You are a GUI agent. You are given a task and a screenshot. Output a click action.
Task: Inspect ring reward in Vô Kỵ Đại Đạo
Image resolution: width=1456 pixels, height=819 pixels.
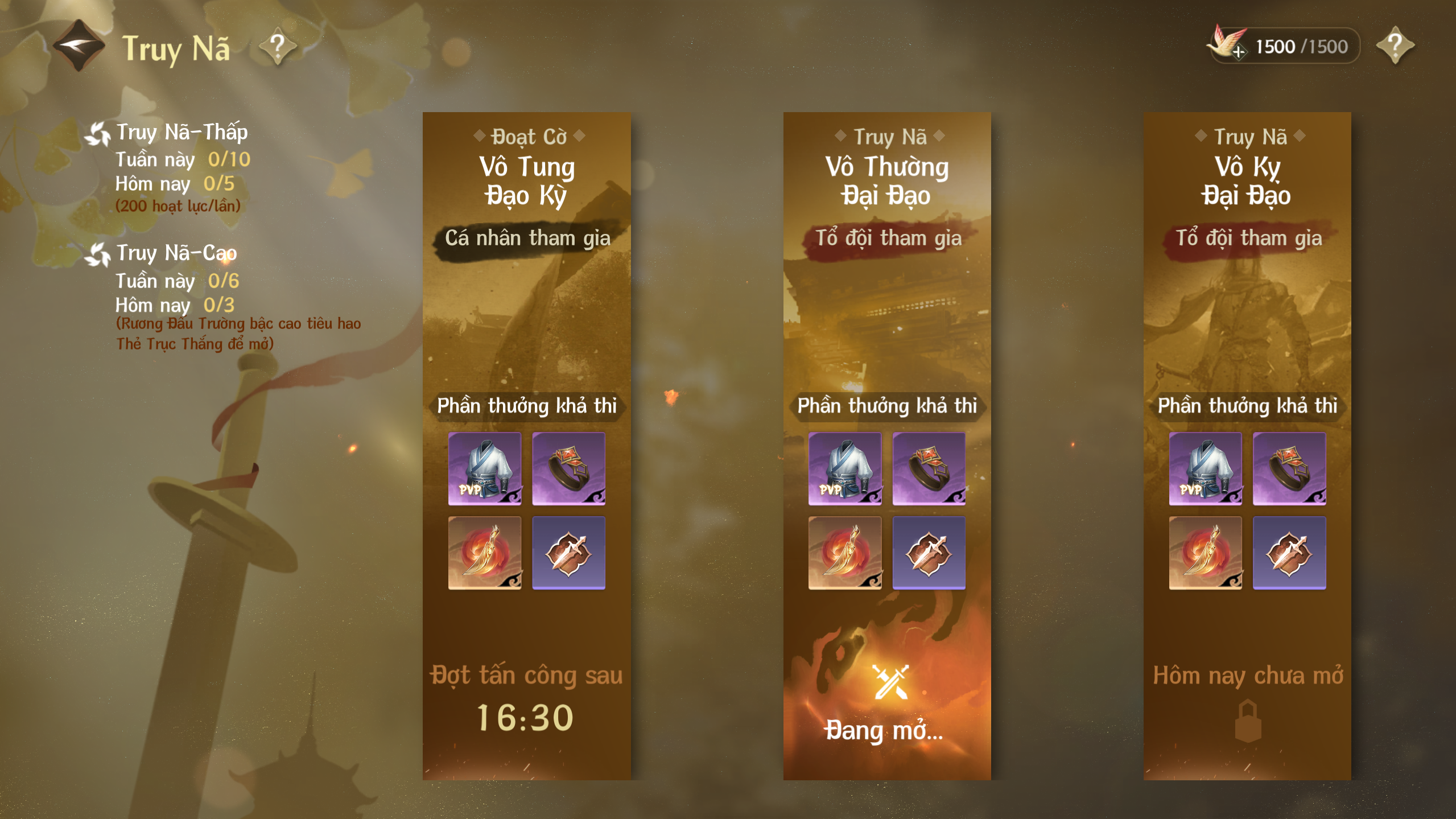coord(1289,468)
